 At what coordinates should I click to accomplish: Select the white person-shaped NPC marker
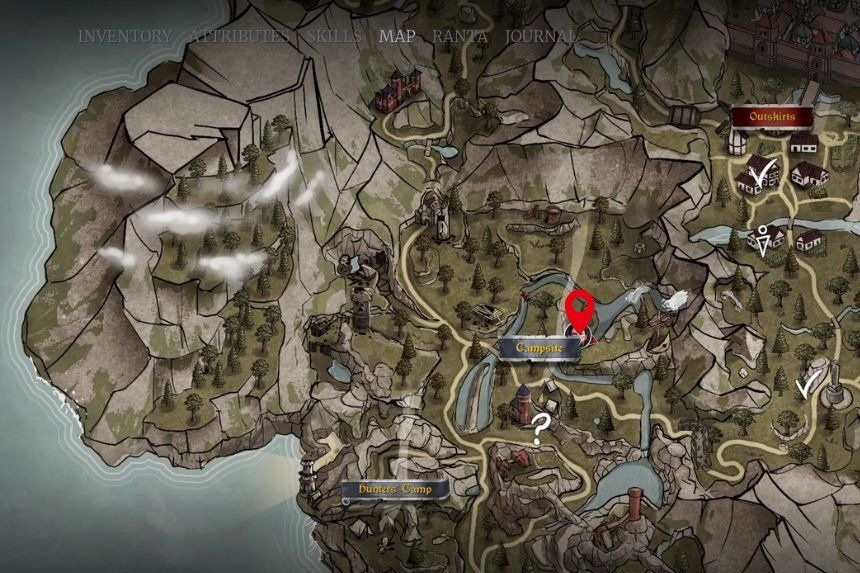pos(766,240)
